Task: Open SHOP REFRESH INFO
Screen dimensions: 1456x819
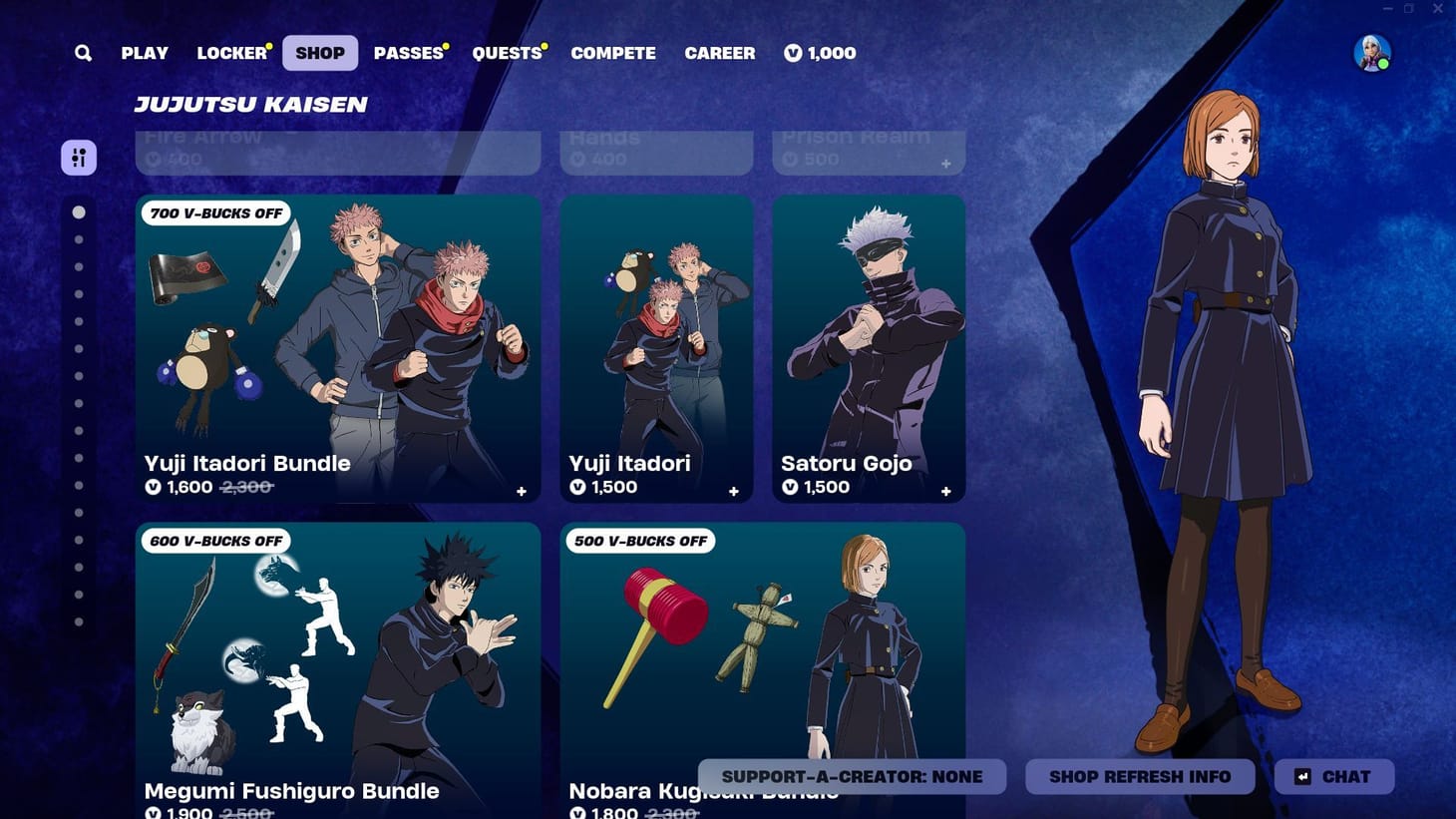Action: click(1139, 776)
